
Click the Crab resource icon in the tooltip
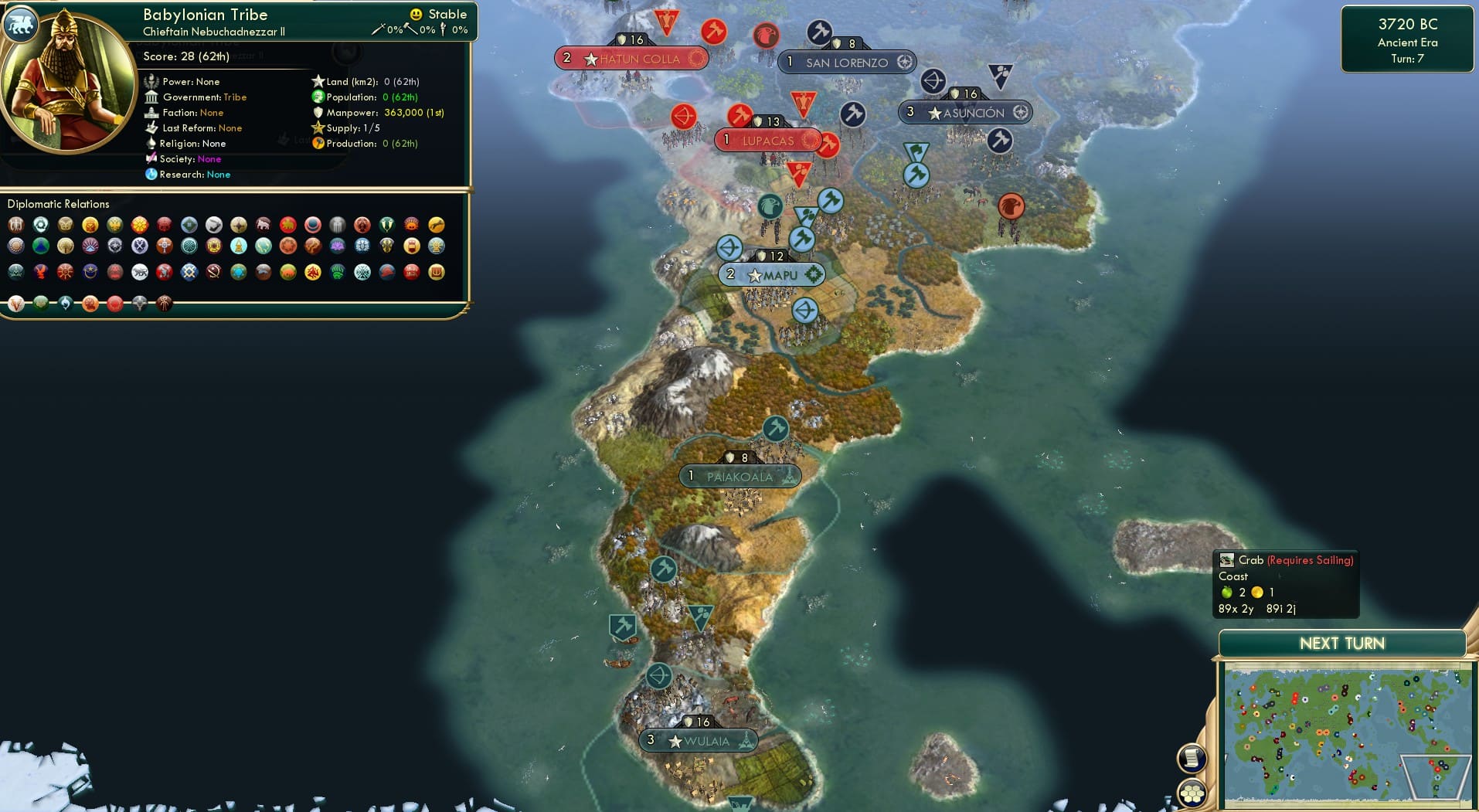coord(1226,559)
